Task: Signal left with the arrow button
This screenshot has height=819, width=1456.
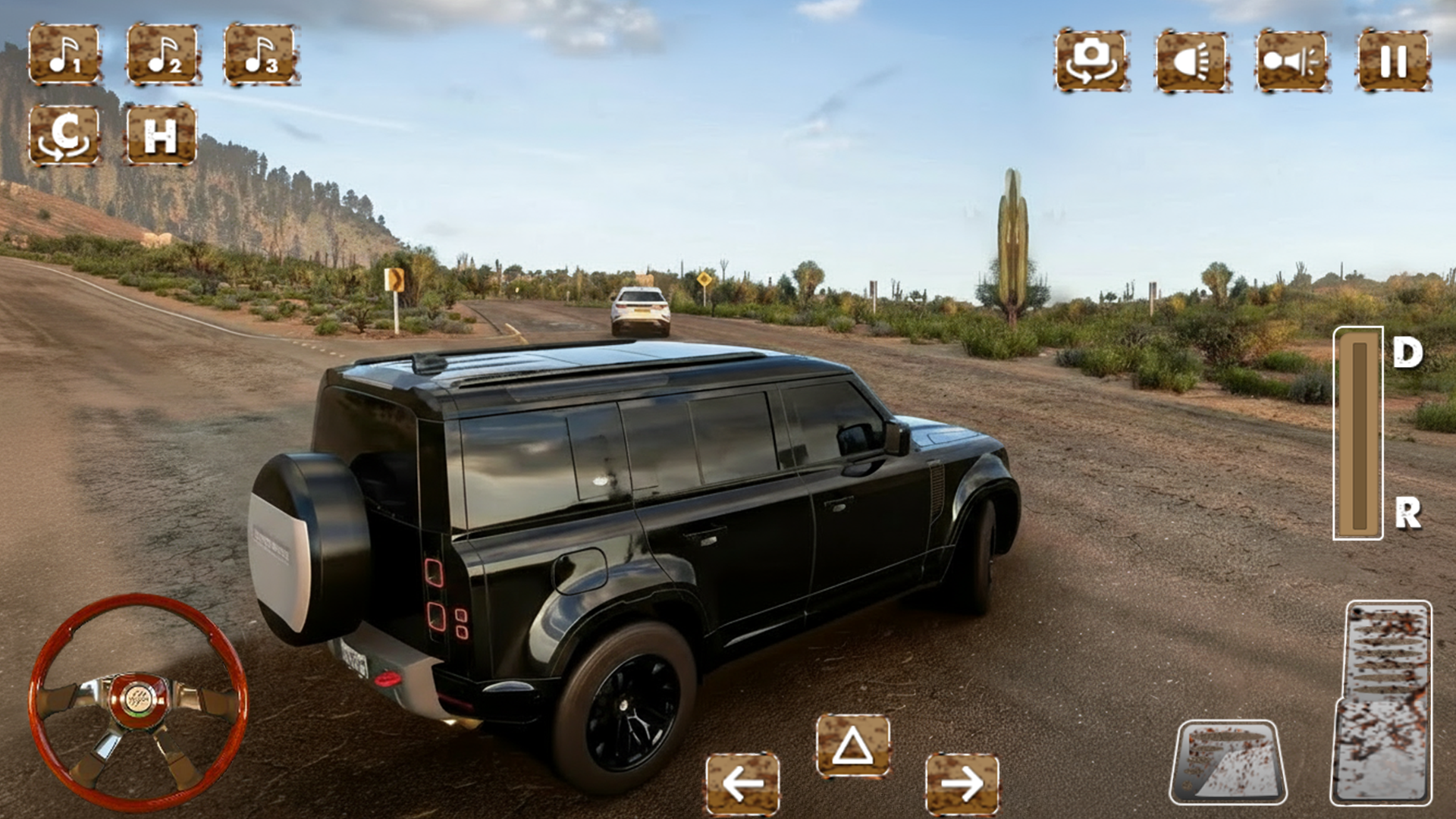Action: click(742, 784)
